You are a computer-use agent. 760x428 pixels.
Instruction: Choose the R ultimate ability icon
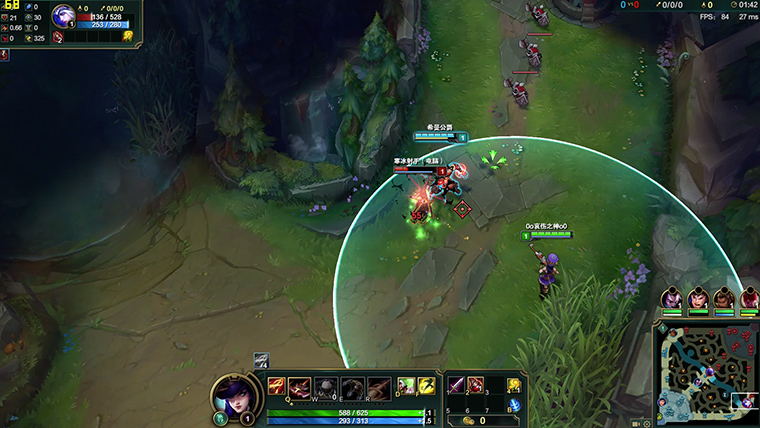point(378,387)
